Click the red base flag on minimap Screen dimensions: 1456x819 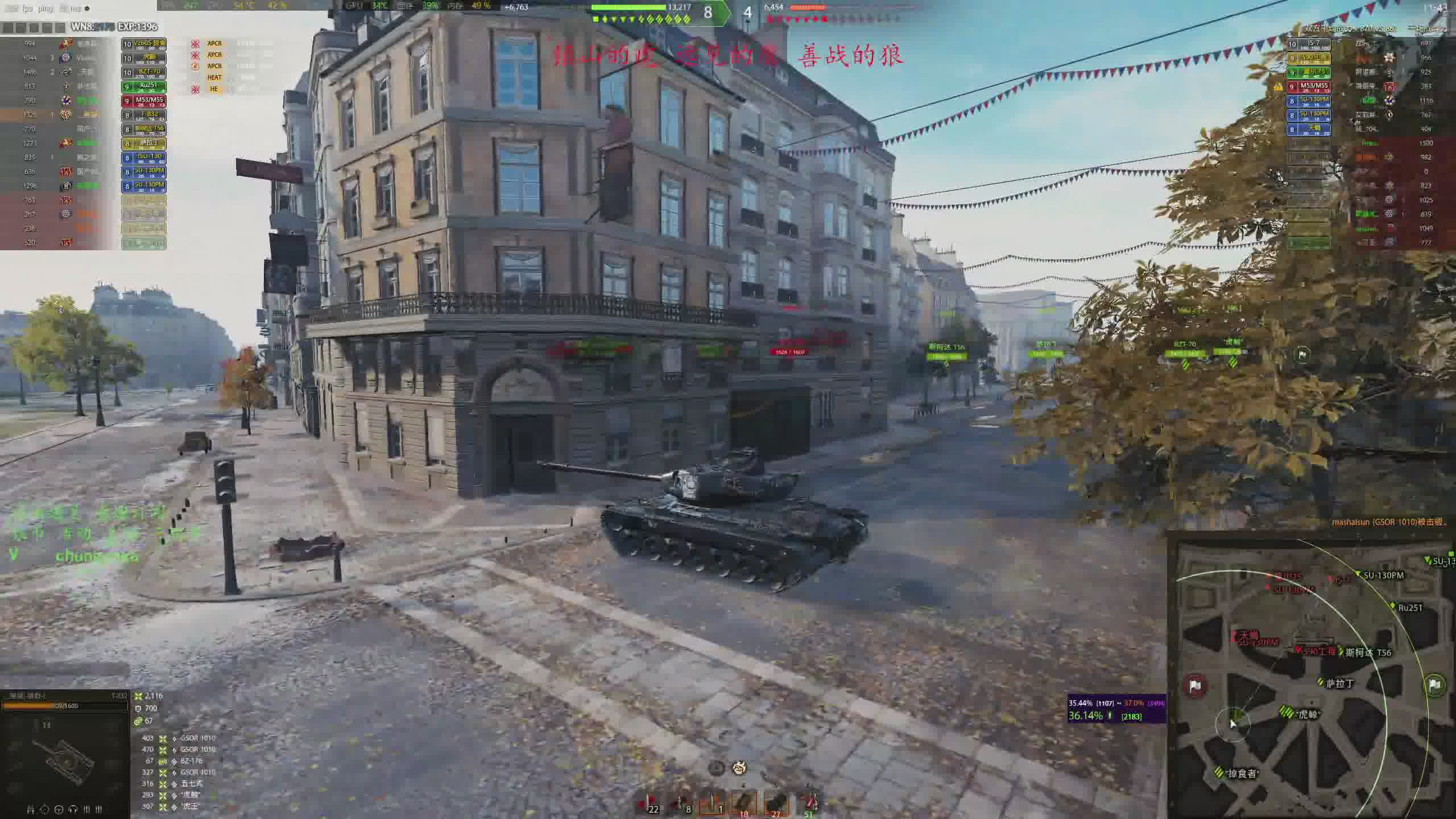point(1195,686)
